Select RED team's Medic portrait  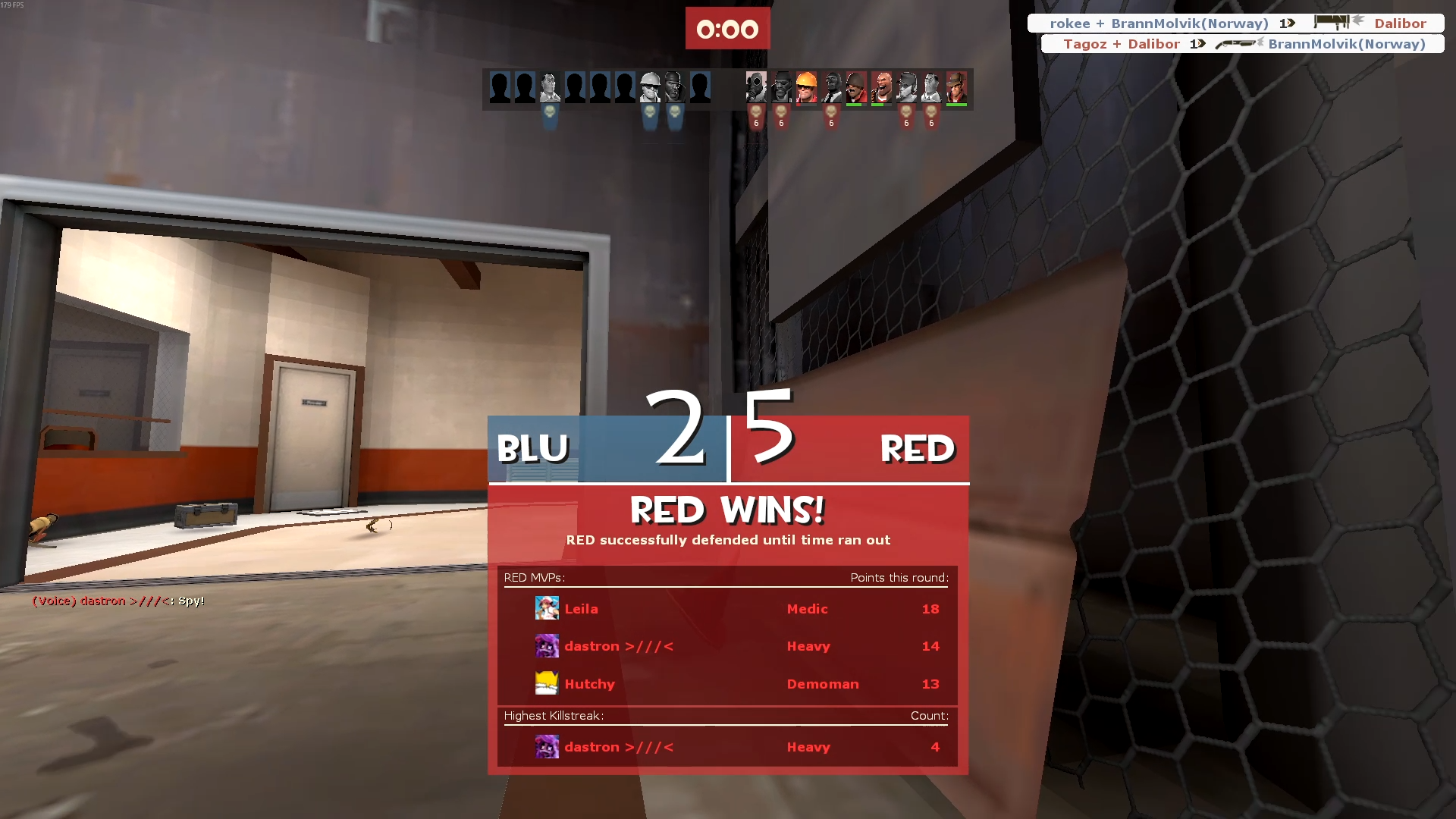tap(931, 87)
